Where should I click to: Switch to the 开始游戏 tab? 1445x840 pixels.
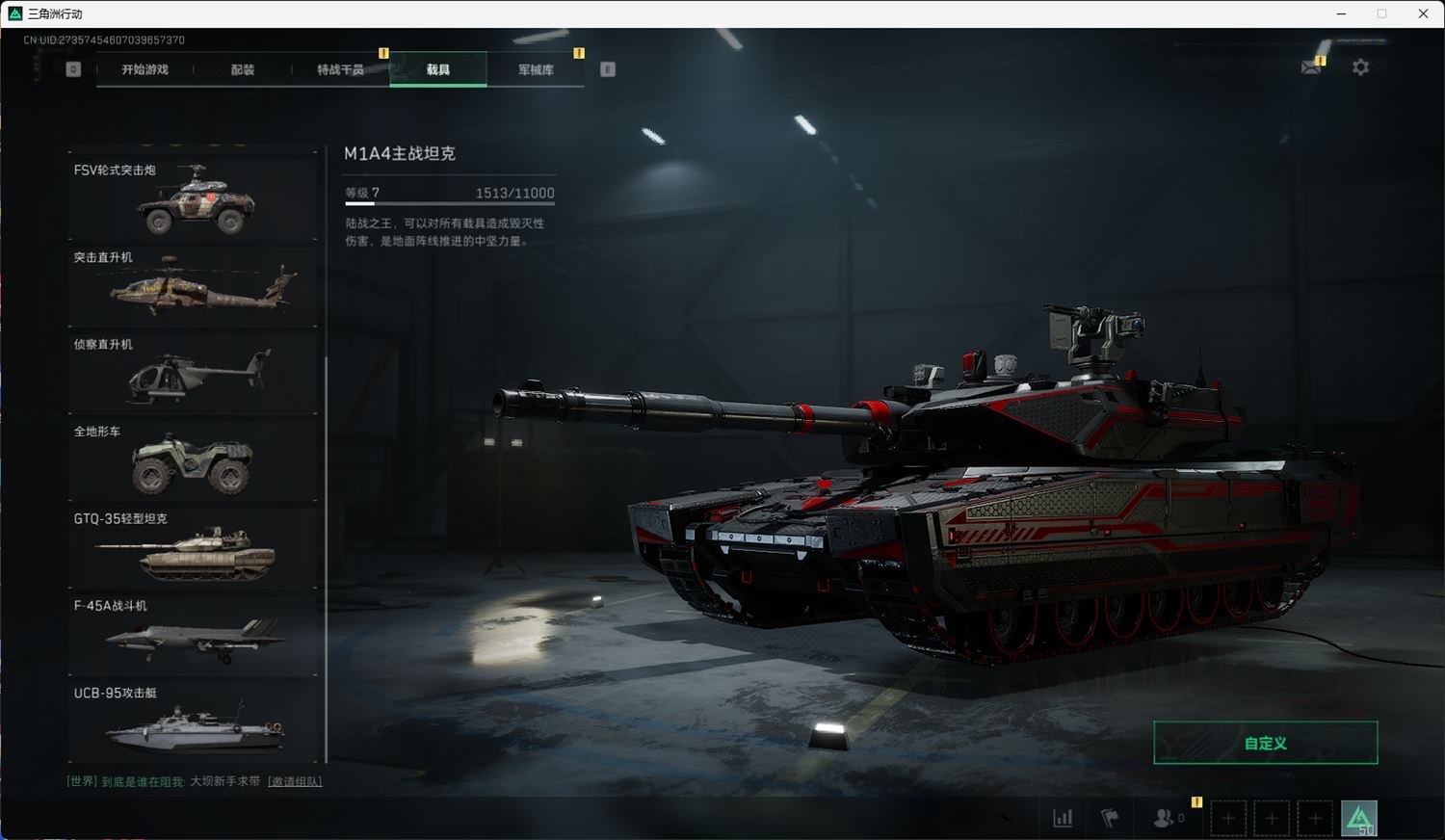pyautogui.click(x=145, y=69)
